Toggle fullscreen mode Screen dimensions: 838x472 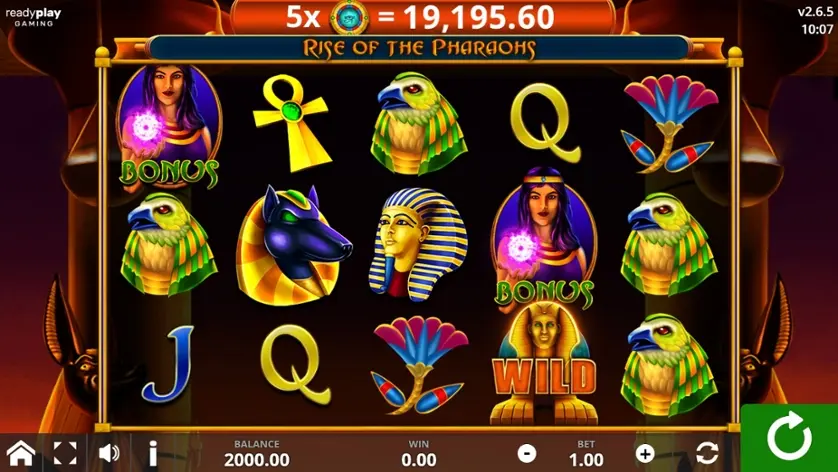(65, 453)
